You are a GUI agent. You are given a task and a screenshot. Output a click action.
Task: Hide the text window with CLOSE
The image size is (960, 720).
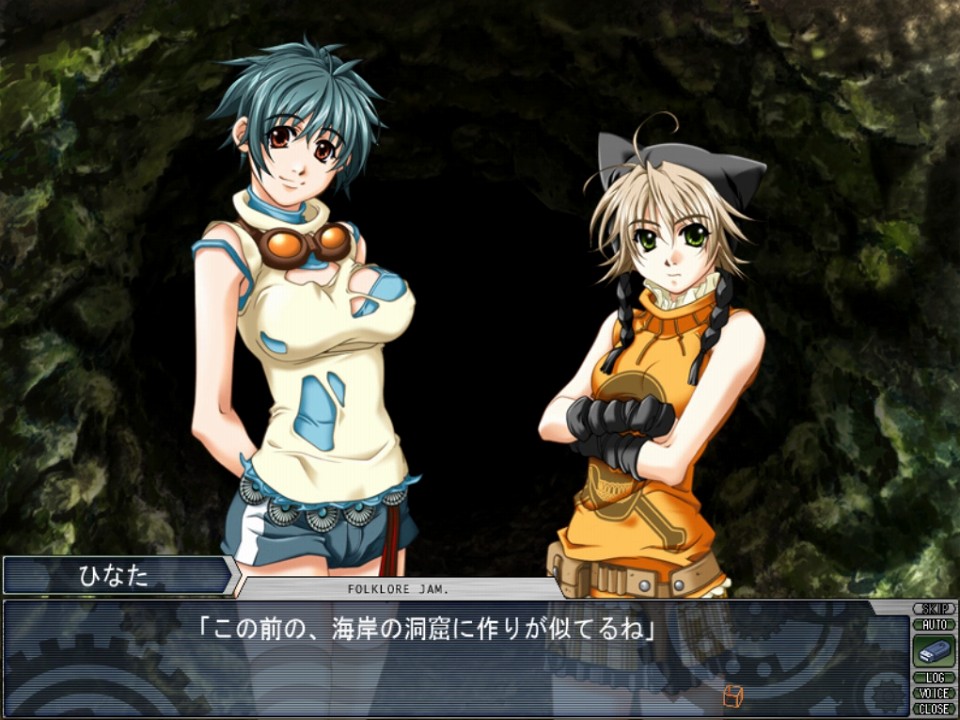pyautogui.click(x=934, y=708)
